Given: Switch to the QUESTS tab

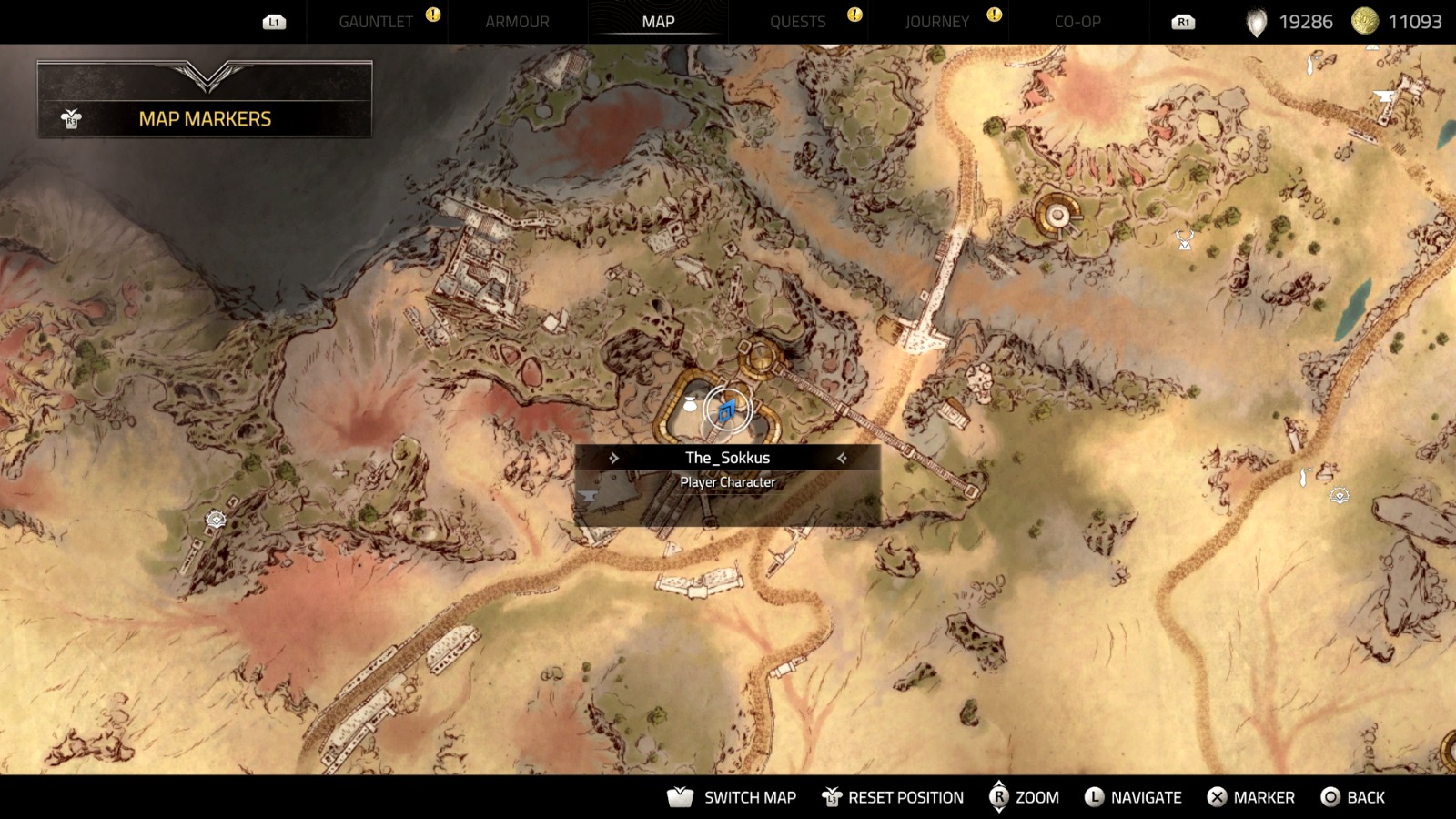Looking at the screenshot, I should pos(798,21).
